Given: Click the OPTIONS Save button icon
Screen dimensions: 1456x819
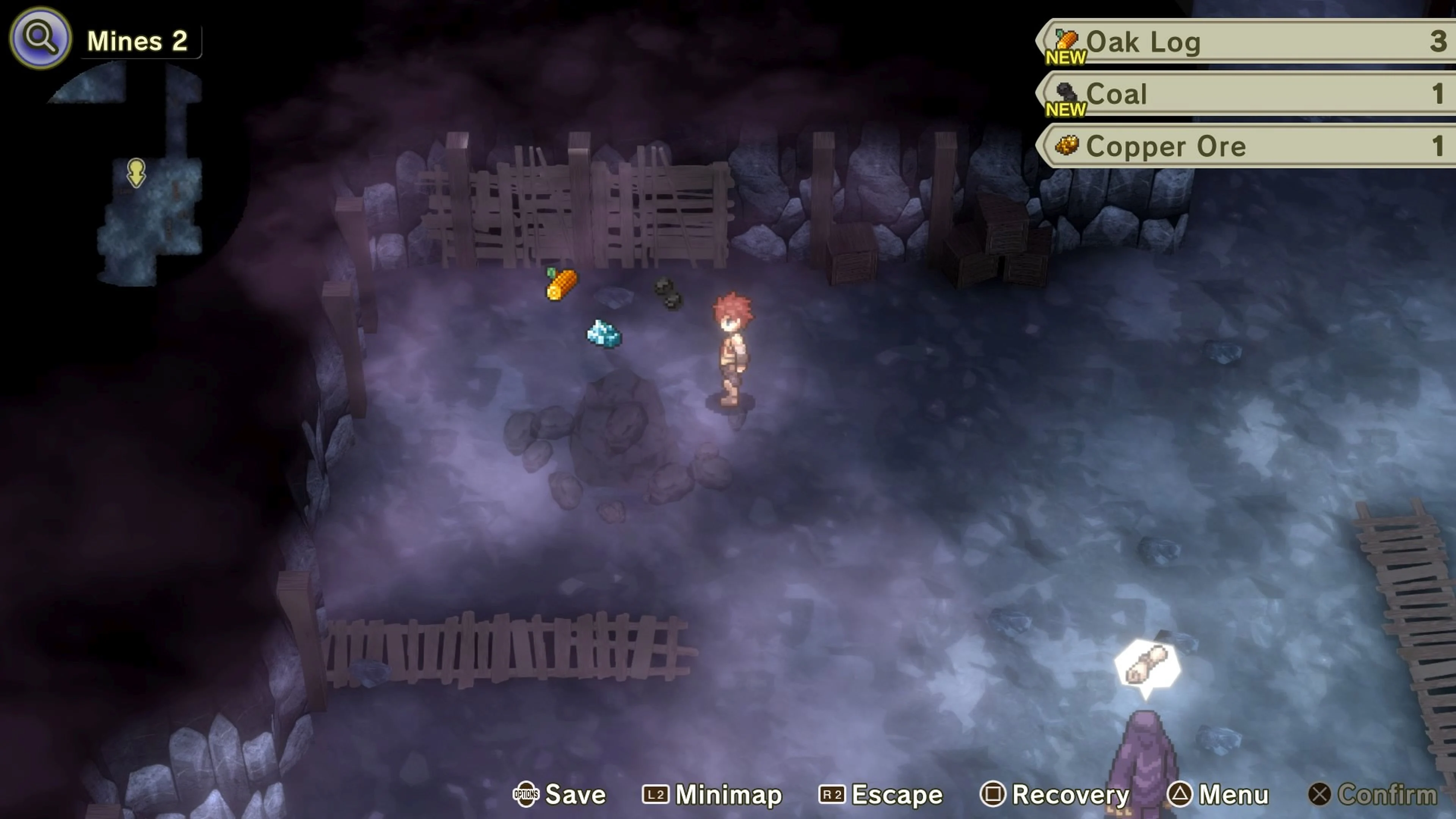Looking at the screenshot, I should pos(526,795).
